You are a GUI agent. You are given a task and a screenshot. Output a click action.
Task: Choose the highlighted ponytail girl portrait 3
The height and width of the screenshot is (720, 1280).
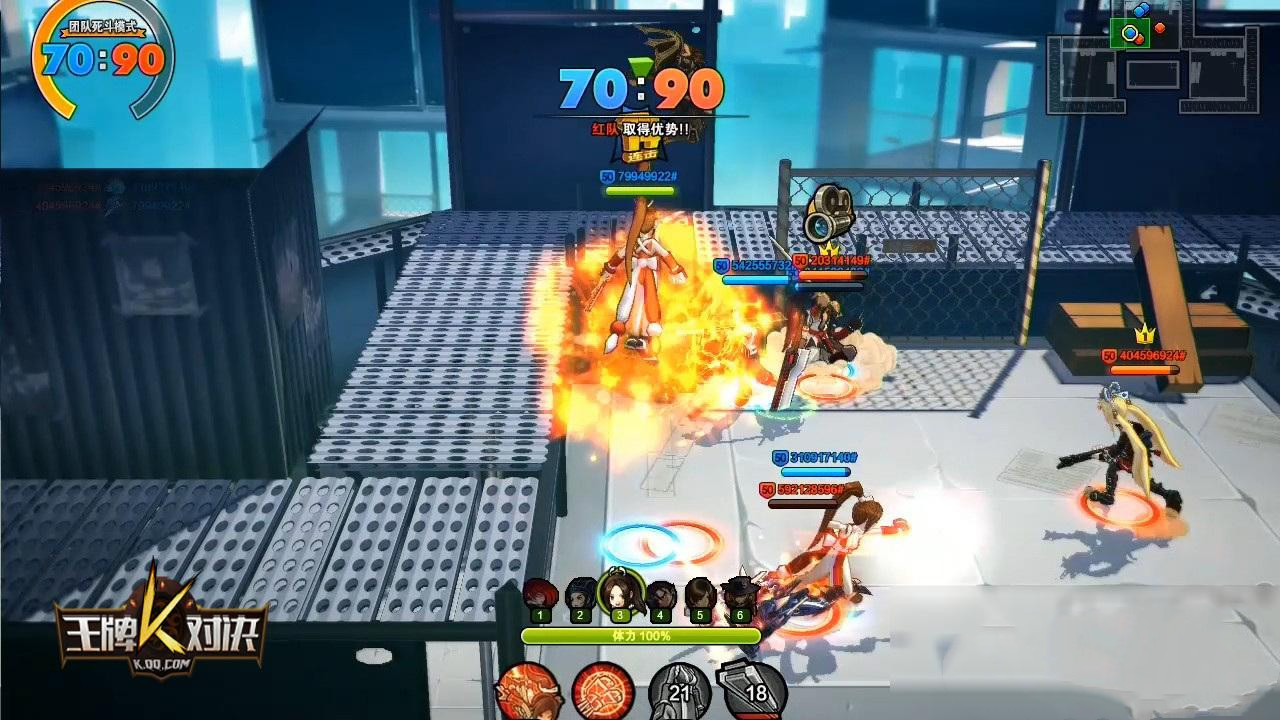(620, 596)
